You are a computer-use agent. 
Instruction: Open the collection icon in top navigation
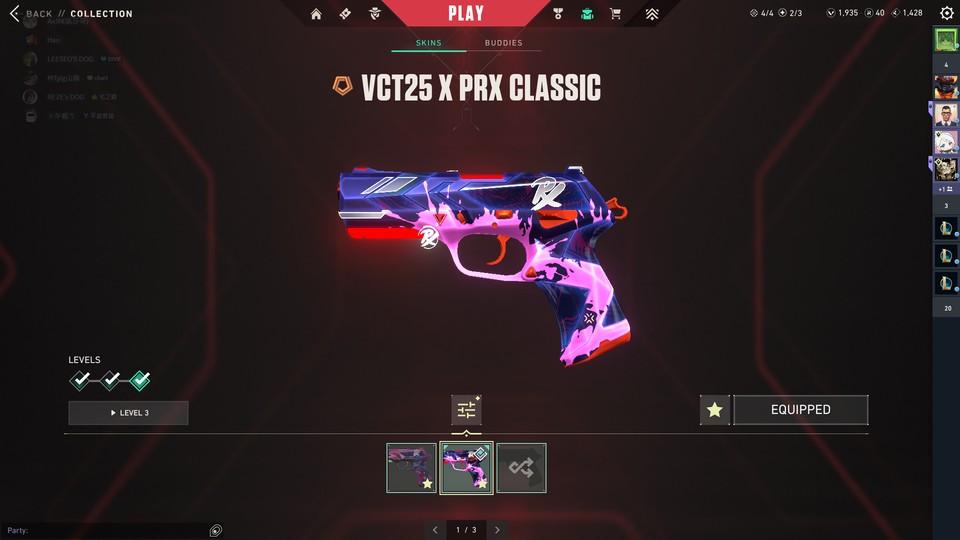(587, 14)
